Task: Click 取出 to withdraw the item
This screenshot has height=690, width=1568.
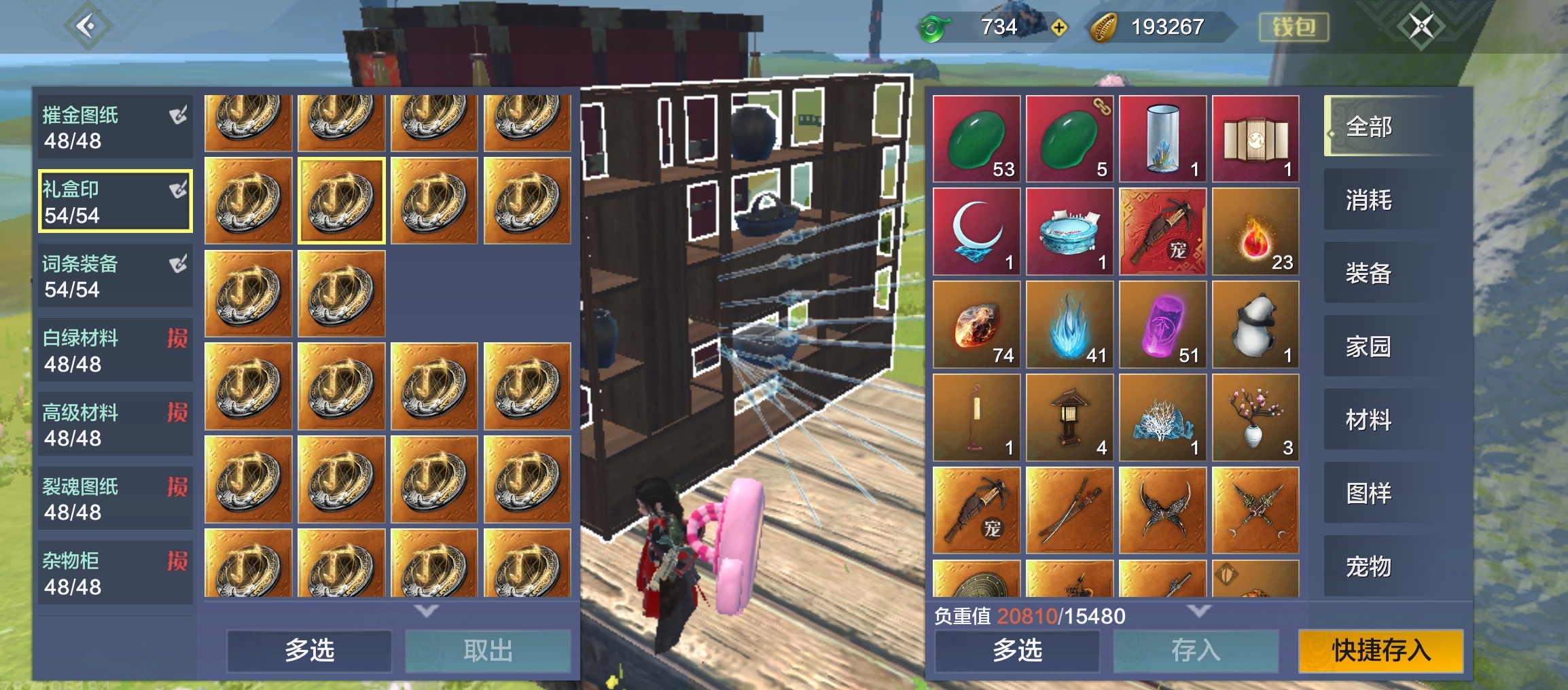Action: click(488, 651)
